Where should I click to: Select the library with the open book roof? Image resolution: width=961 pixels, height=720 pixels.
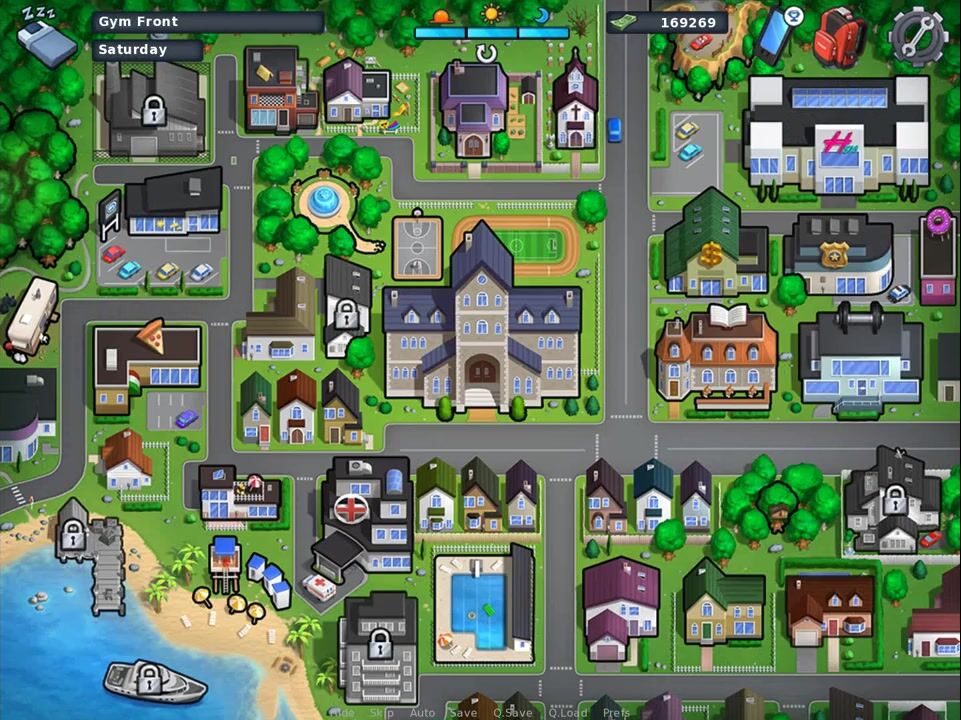pyautogui.click(x=716, y=352)
